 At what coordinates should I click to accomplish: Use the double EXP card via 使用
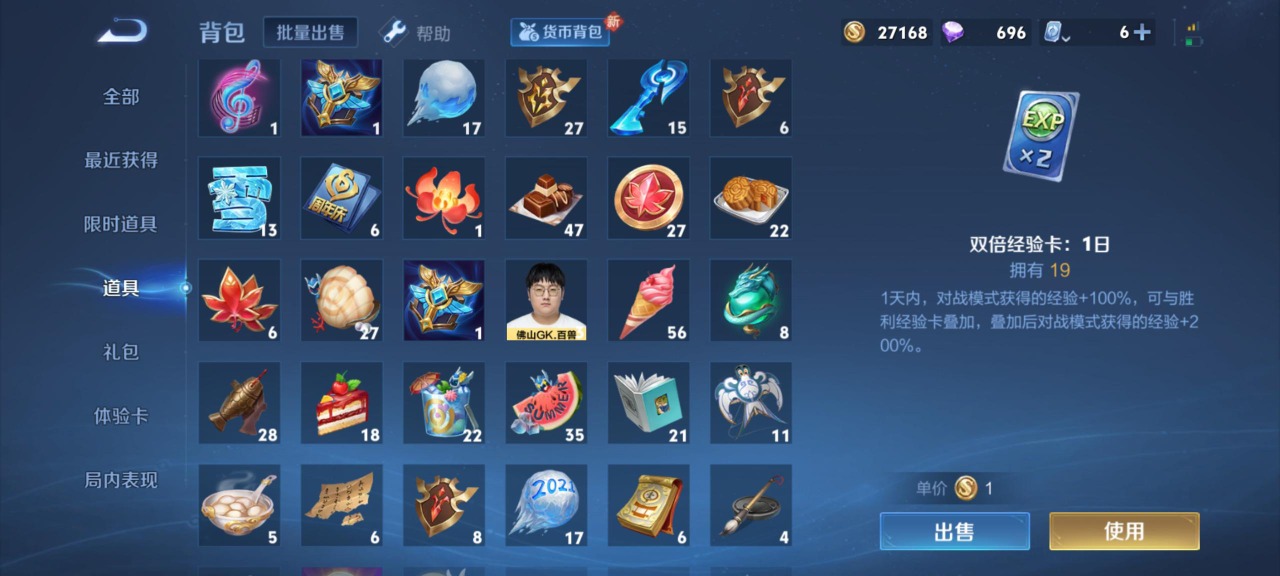[1123, 531]
